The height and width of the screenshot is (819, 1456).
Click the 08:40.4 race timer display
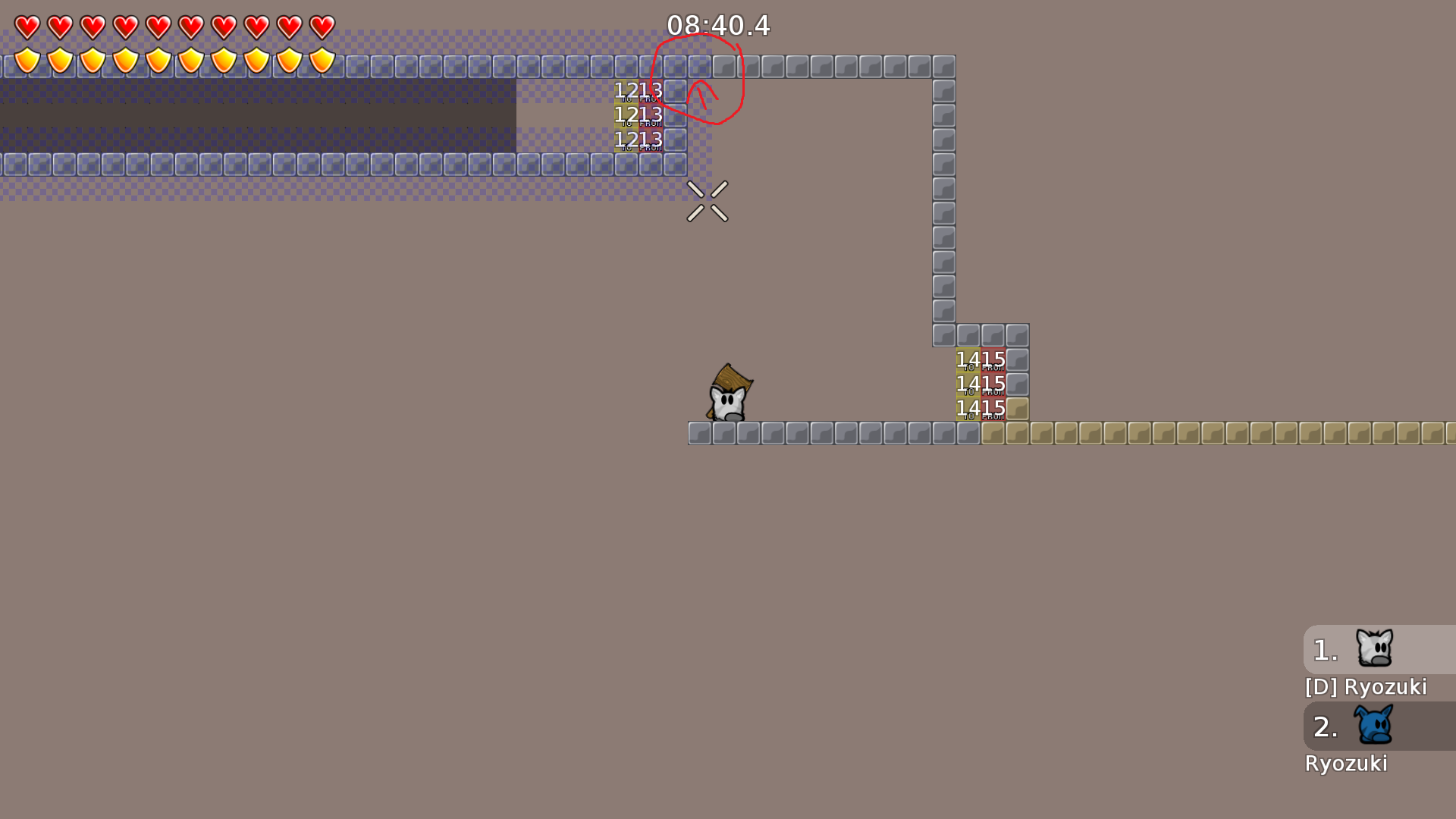point(719,26)
